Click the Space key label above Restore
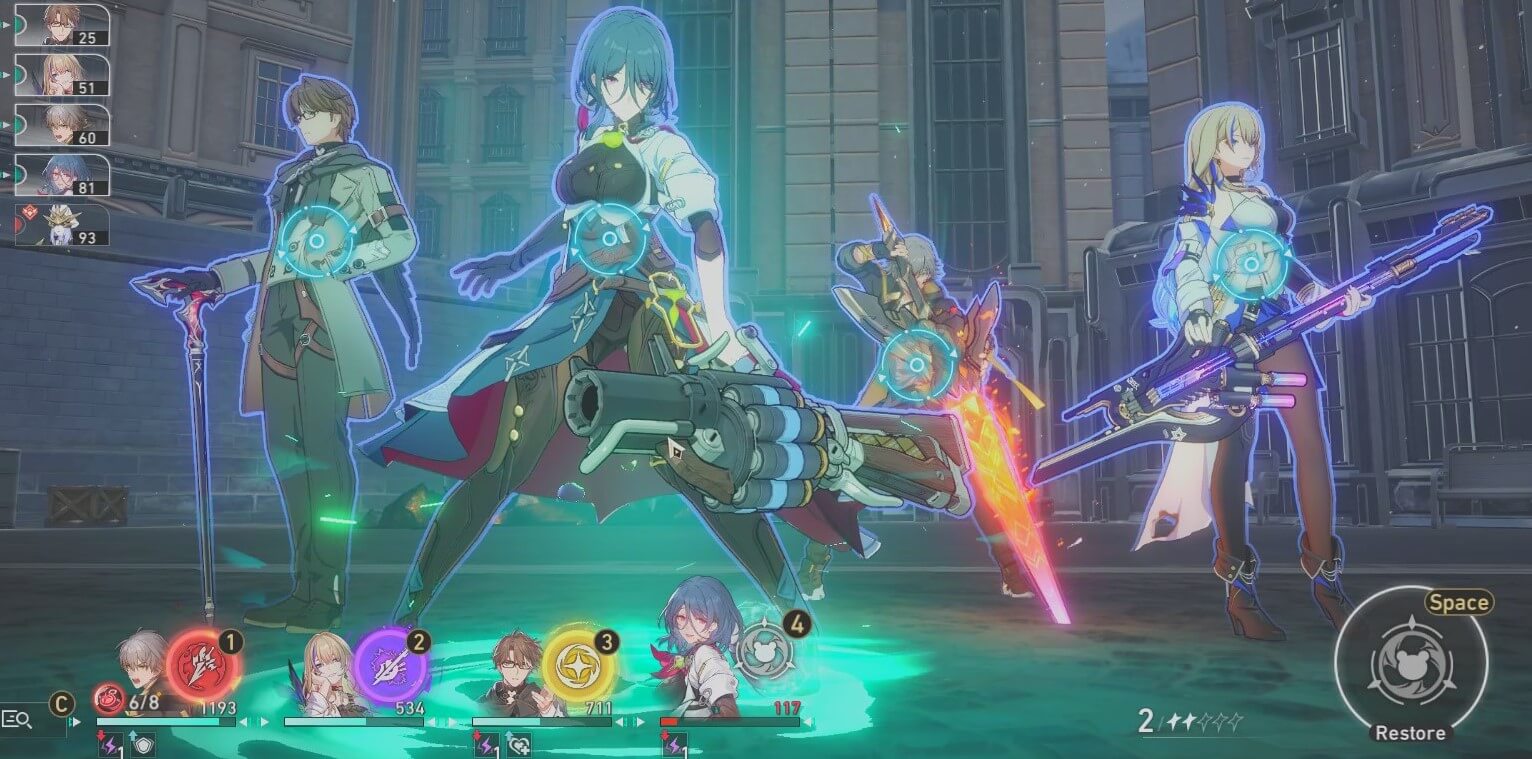 pos(1459,602)
